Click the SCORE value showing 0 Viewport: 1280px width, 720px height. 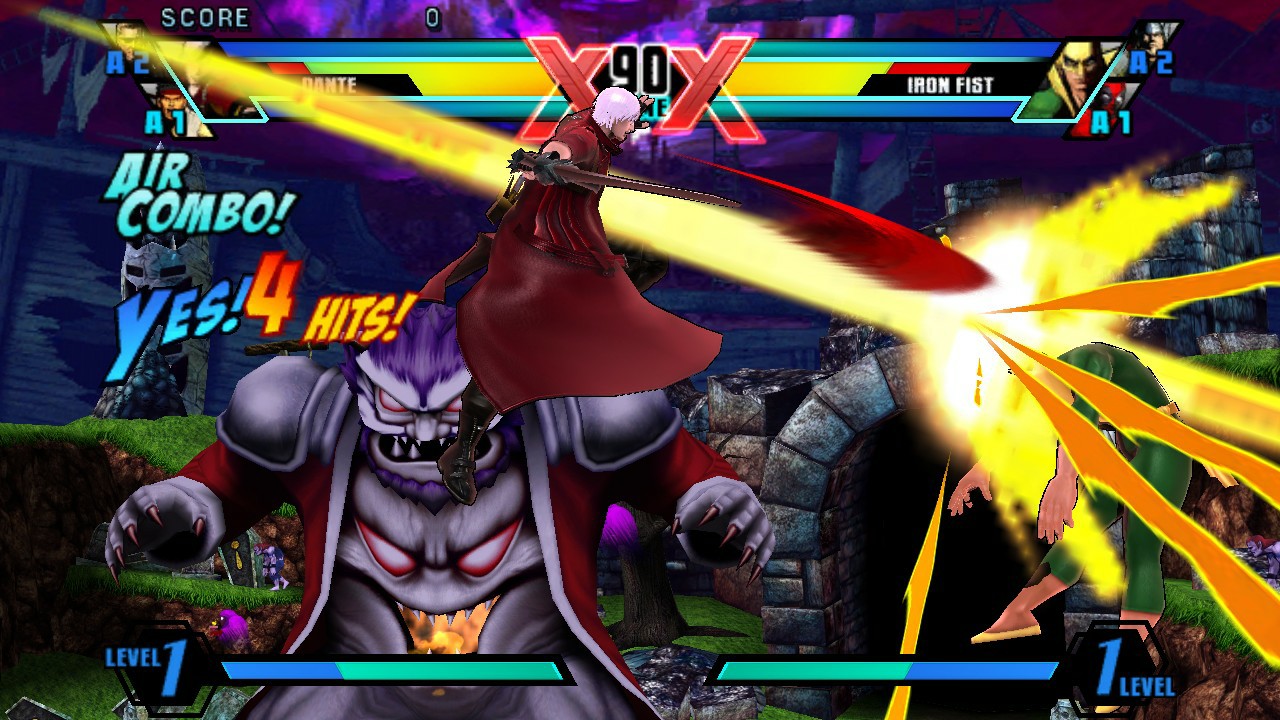(x=435, y=17)
